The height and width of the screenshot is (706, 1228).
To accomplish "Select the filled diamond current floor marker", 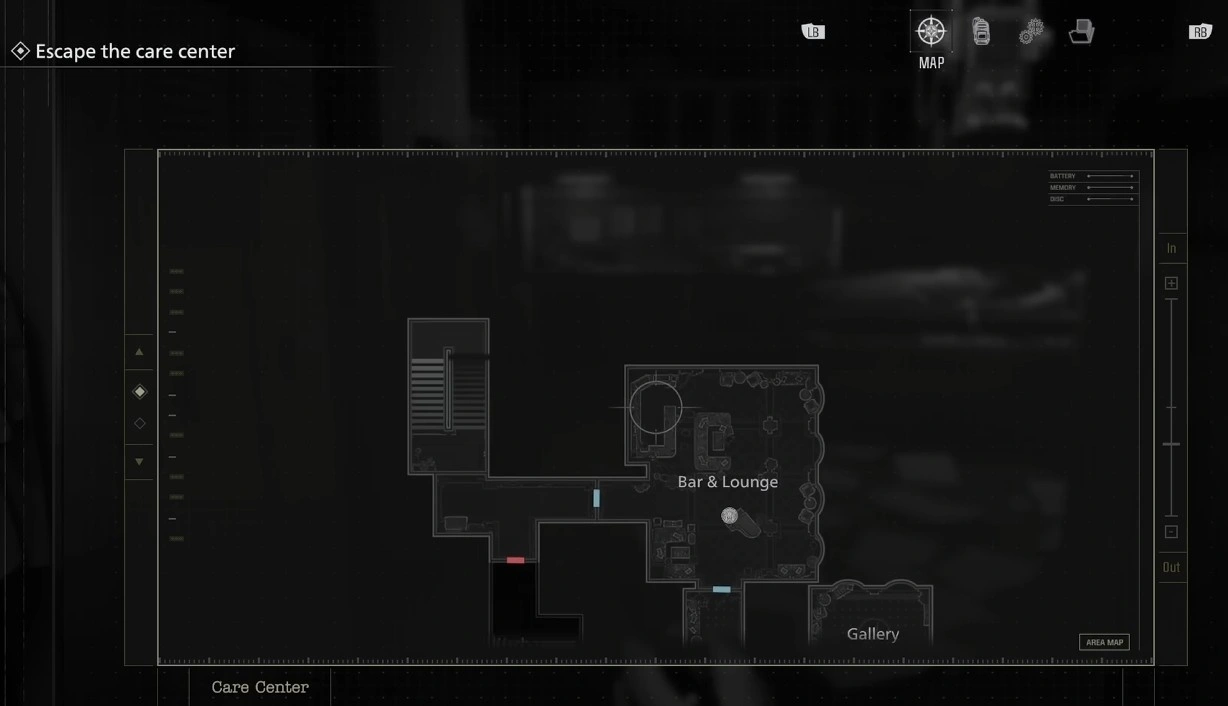I will coord(140,392).
